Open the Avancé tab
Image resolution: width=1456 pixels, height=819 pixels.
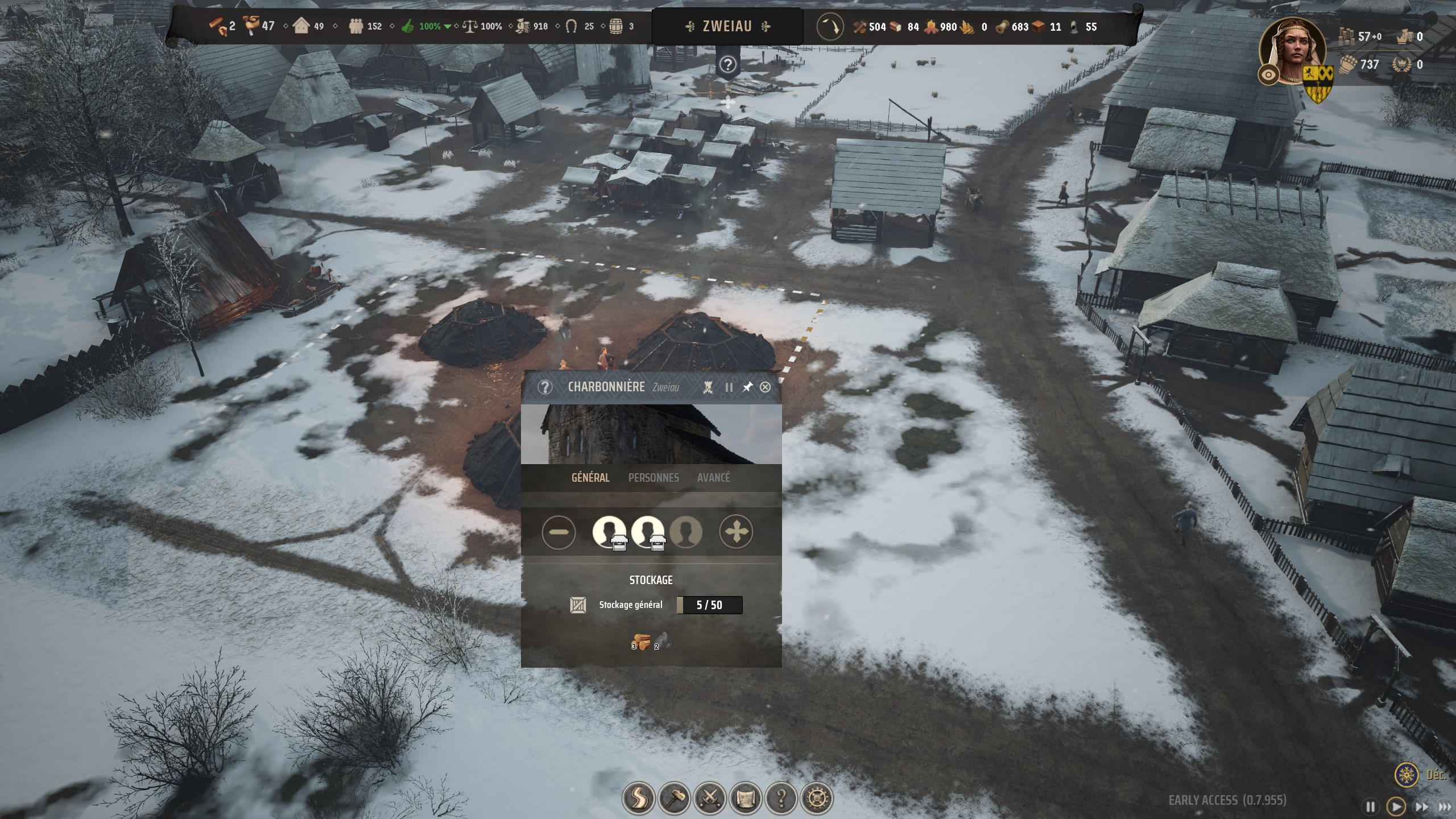point(713,478)
